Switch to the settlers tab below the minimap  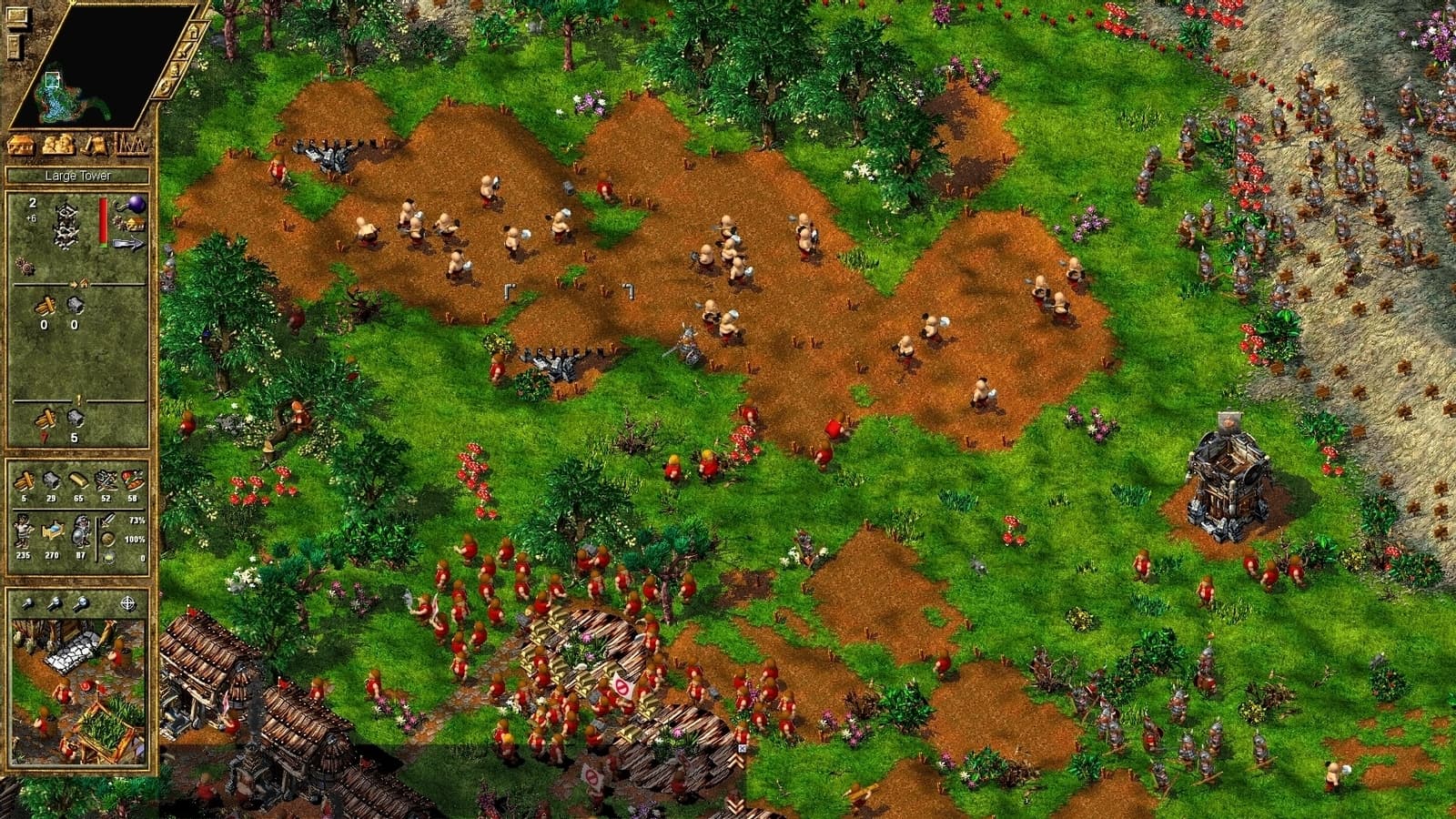click(x=56, y=146)
